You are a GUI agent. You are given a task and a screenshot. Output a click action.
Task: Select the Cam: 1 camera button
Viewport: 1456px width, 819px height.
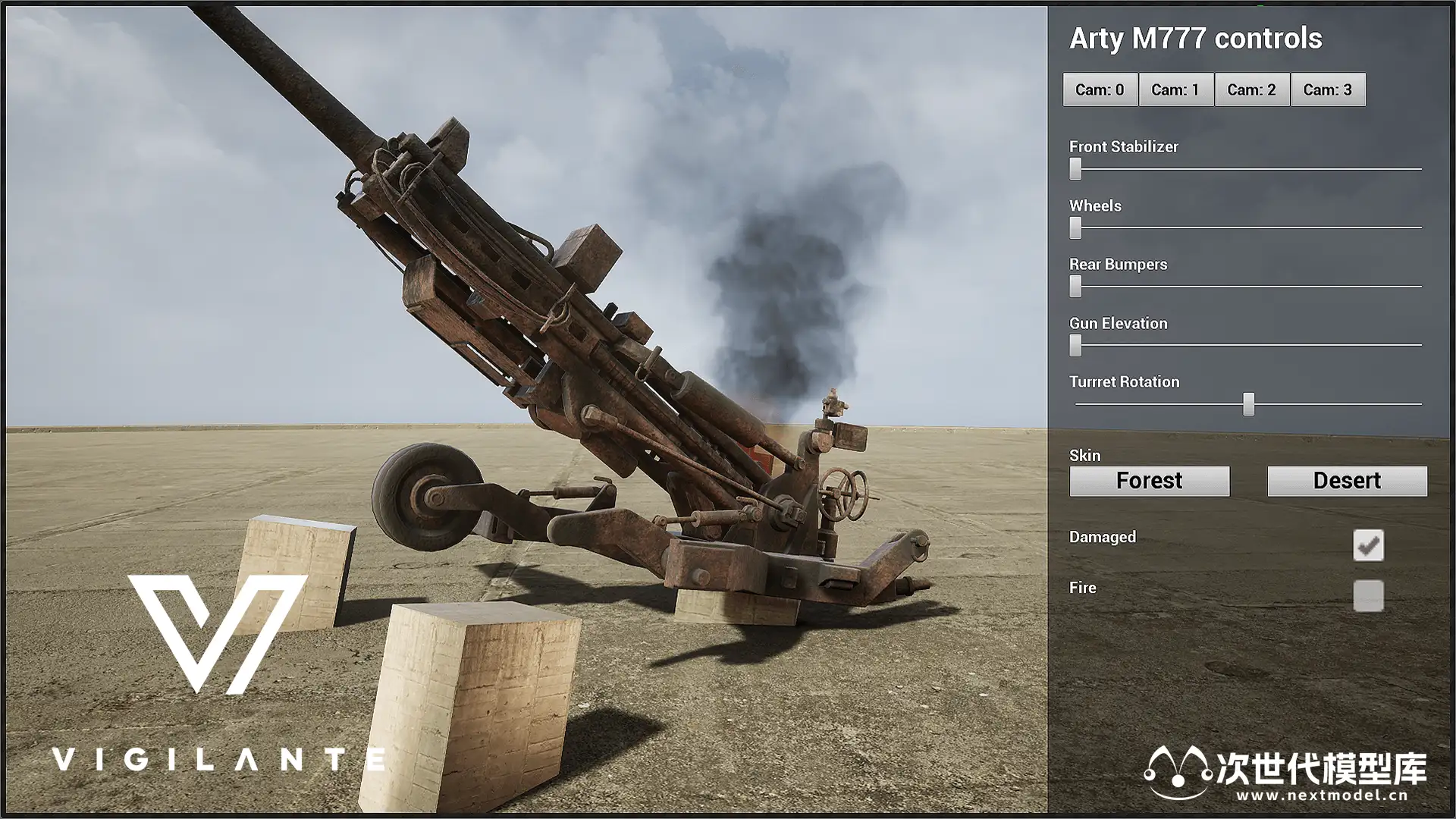tap(1175, 90)
